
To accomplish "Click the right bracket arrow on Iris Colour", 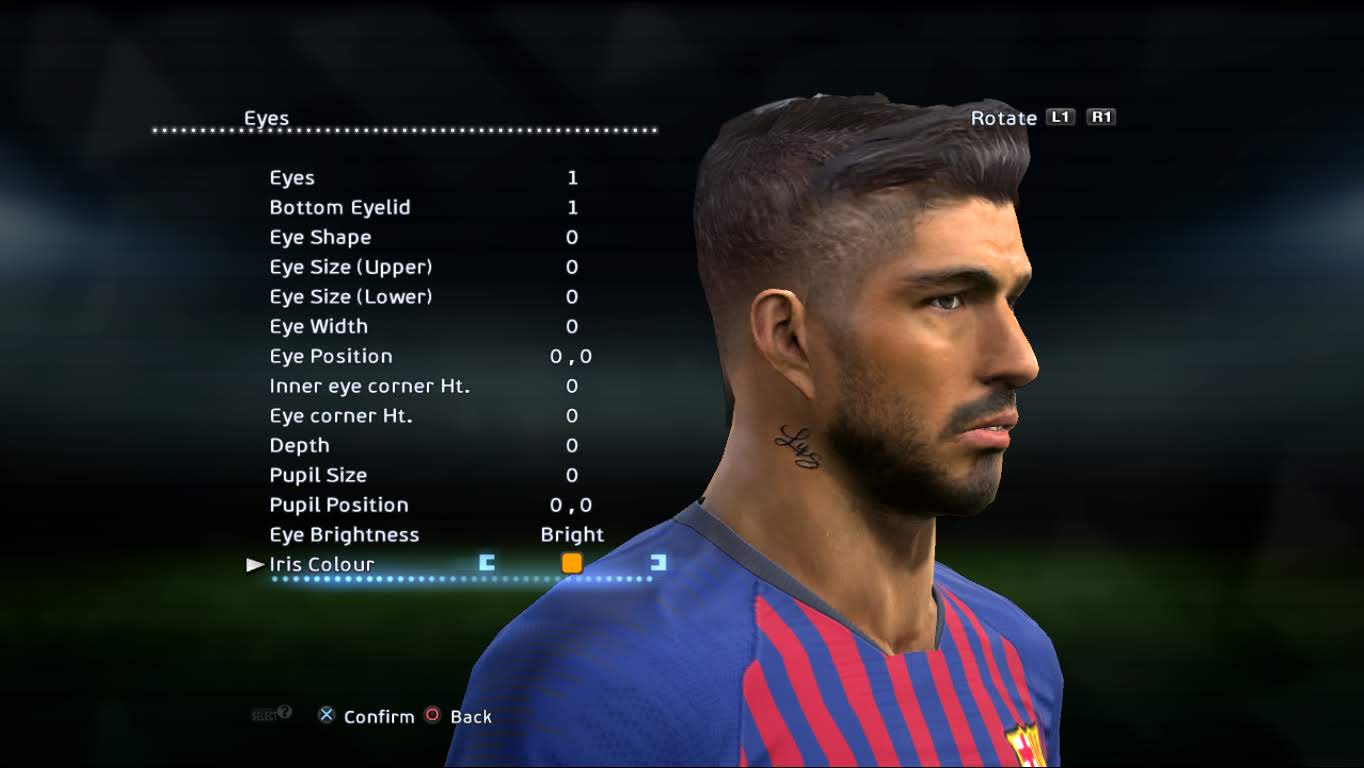I will (656, 563).
